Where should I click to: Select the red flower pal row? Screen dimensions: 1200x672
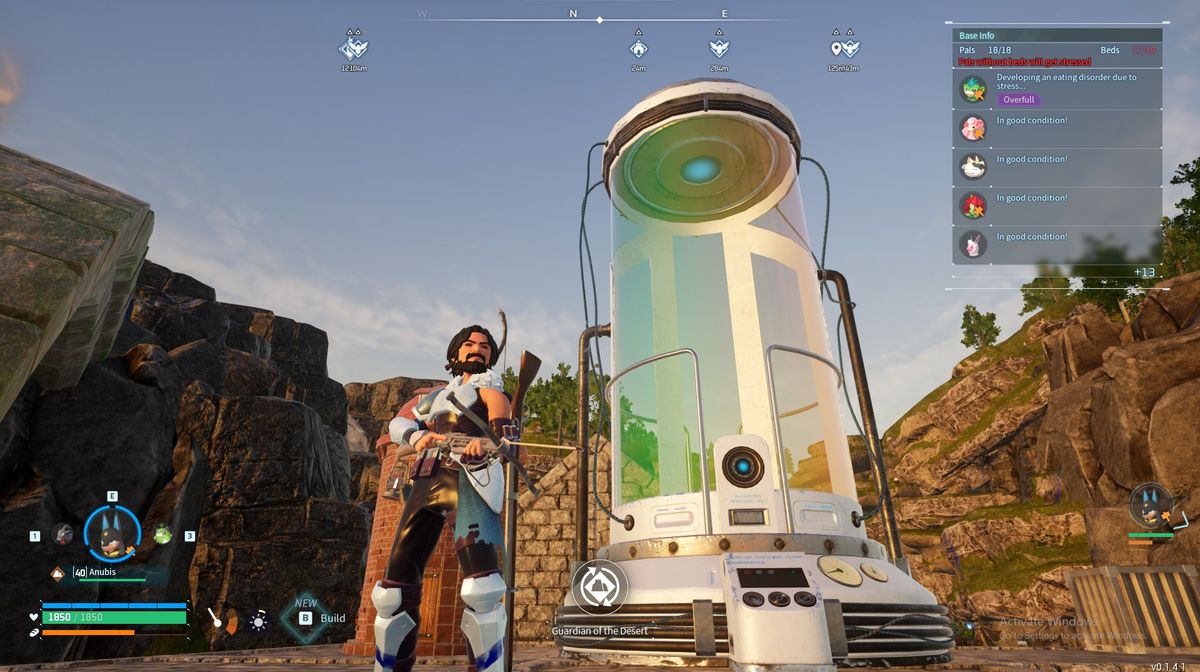(x=1057, y=206)
